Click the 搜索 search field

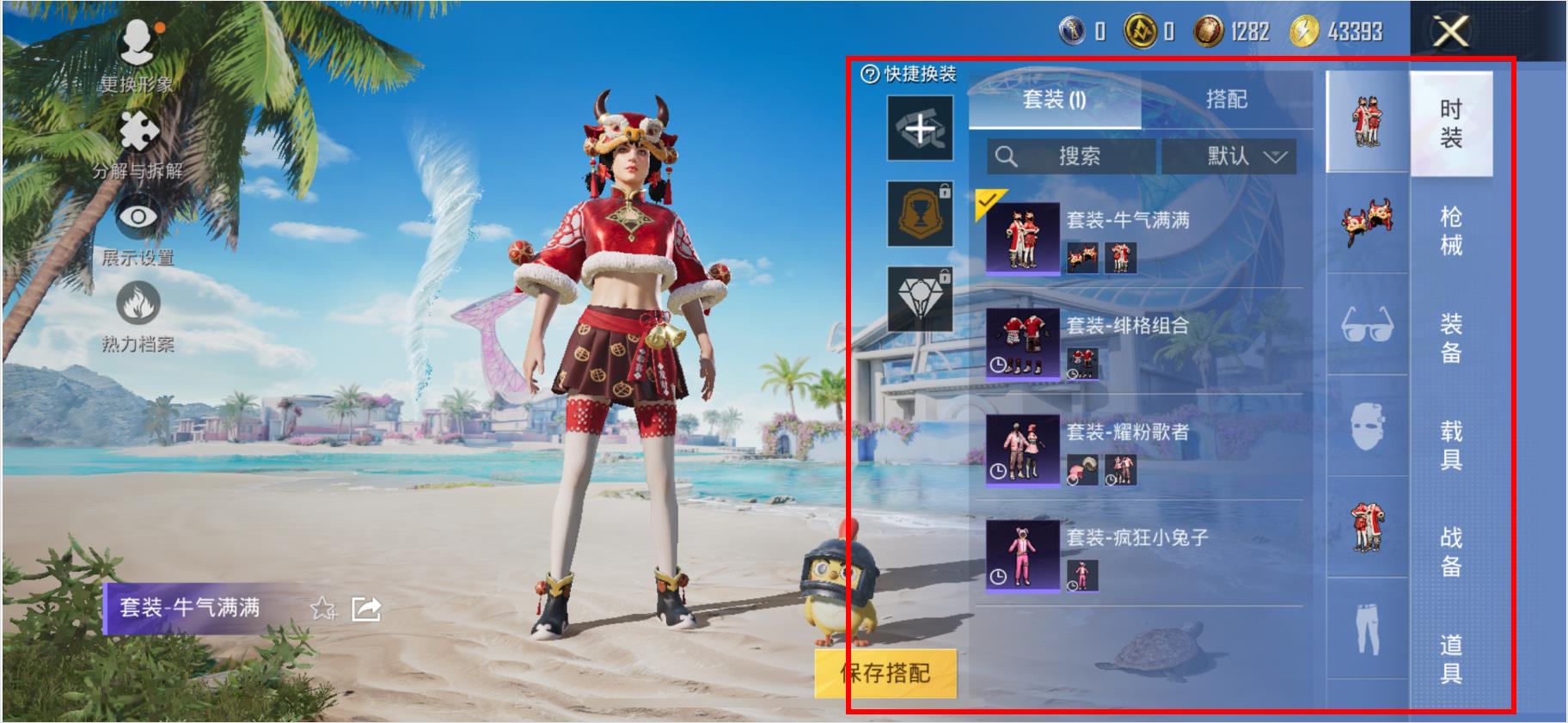click(x=1071, y=156)
